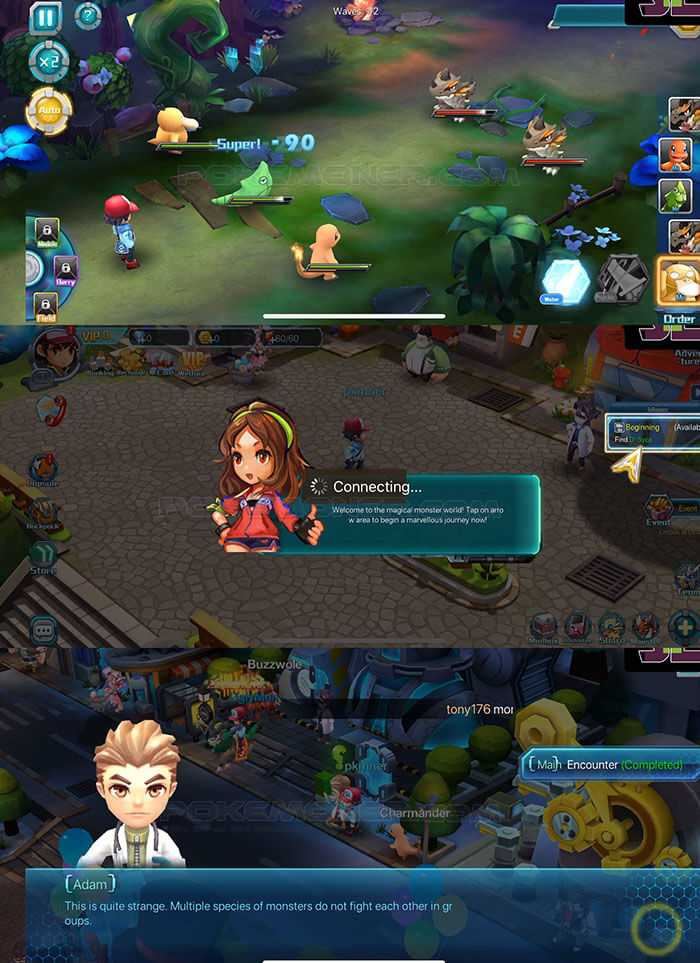This screenshot has width=700, height=963.
Task: Select the Beginning quest tracker entry
Action: pyautogui.click(x=652, y=433)
